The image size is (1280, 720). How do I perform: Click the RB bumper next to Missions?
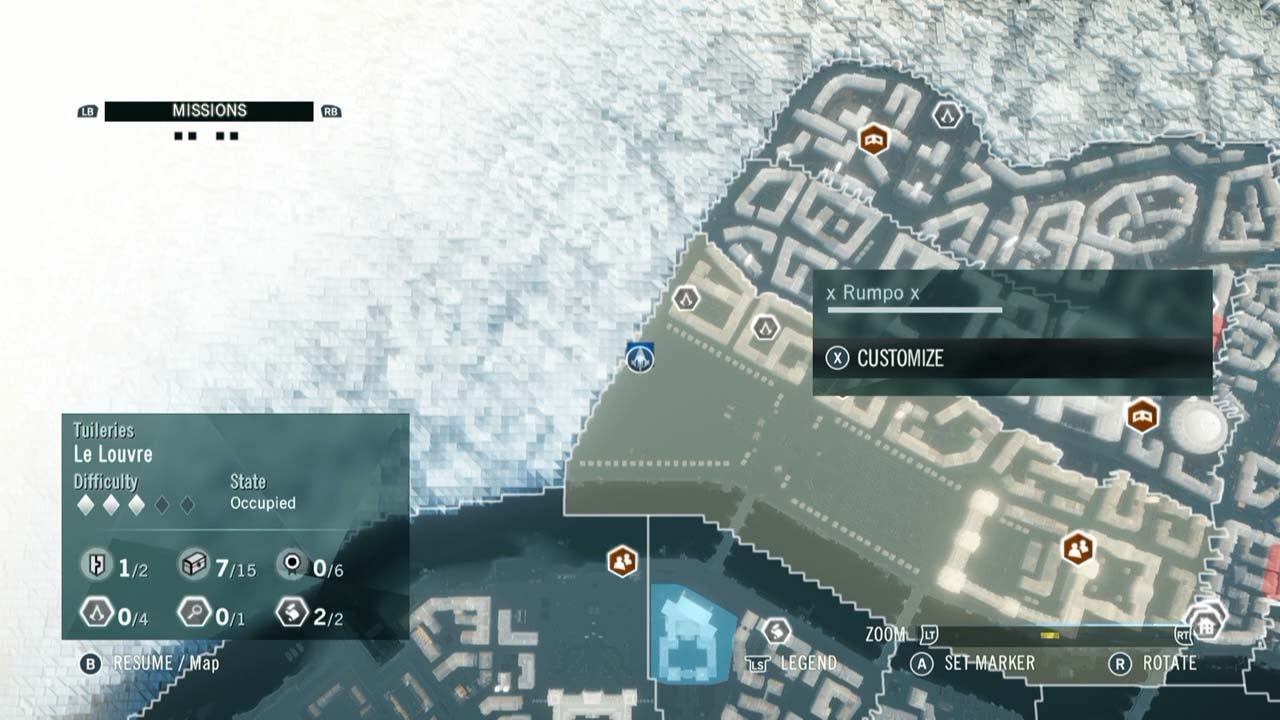pos(330,110)
